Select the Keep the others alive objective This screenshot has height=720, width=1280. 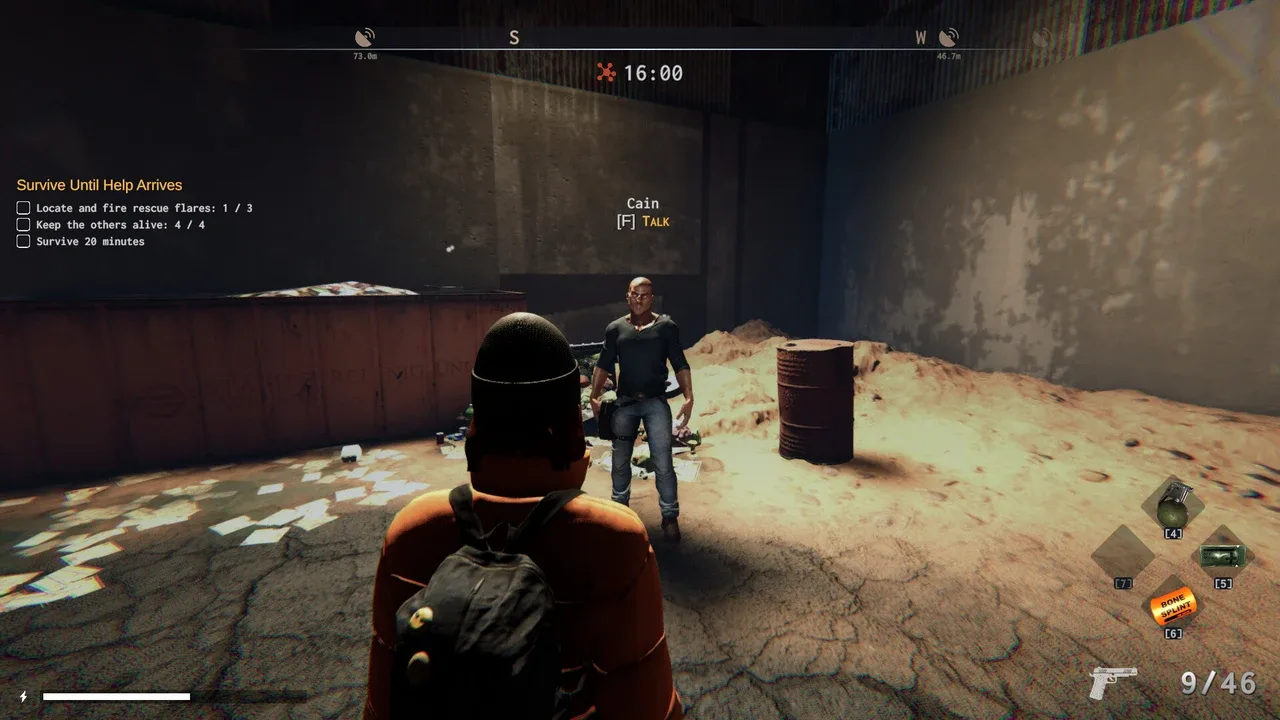(x=120, y=225)
